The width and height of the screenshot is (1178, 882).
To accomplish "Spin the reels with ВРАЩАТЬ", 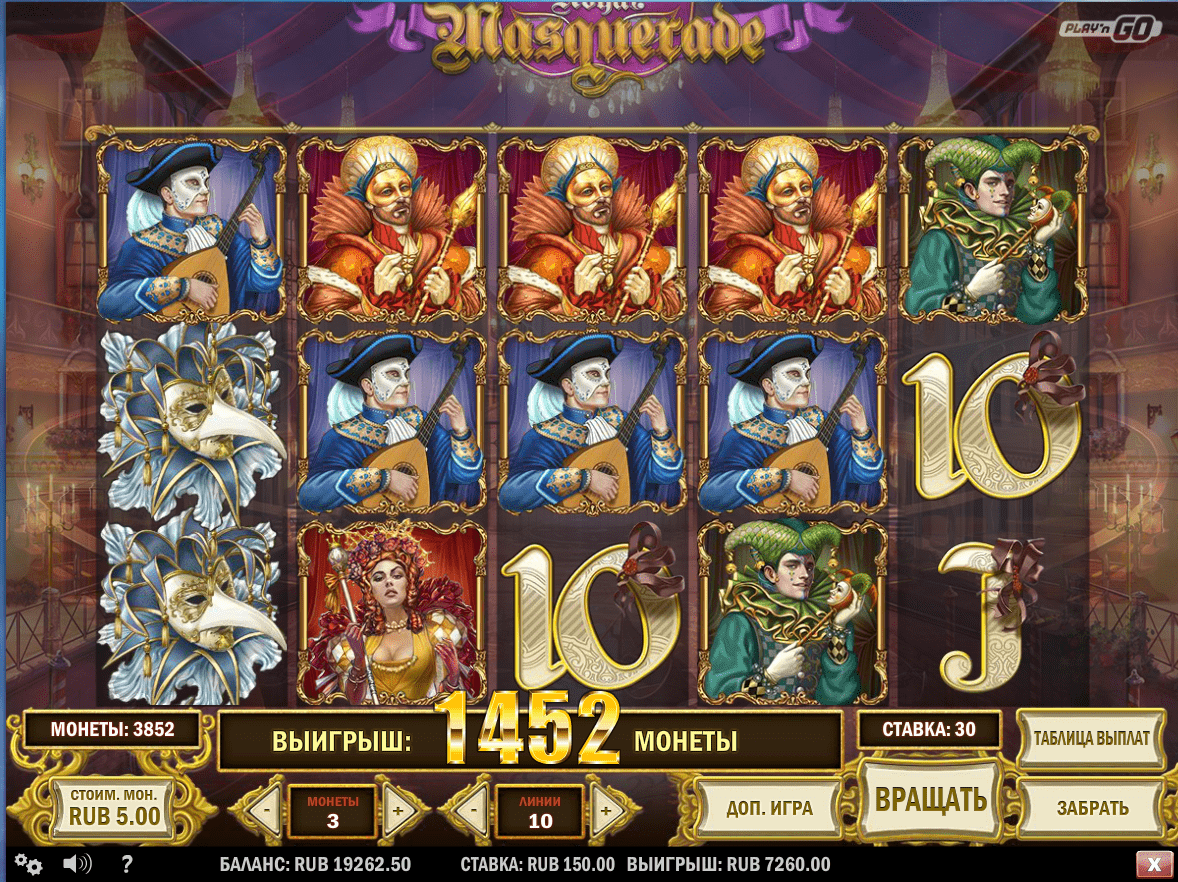I will point(930,799).
